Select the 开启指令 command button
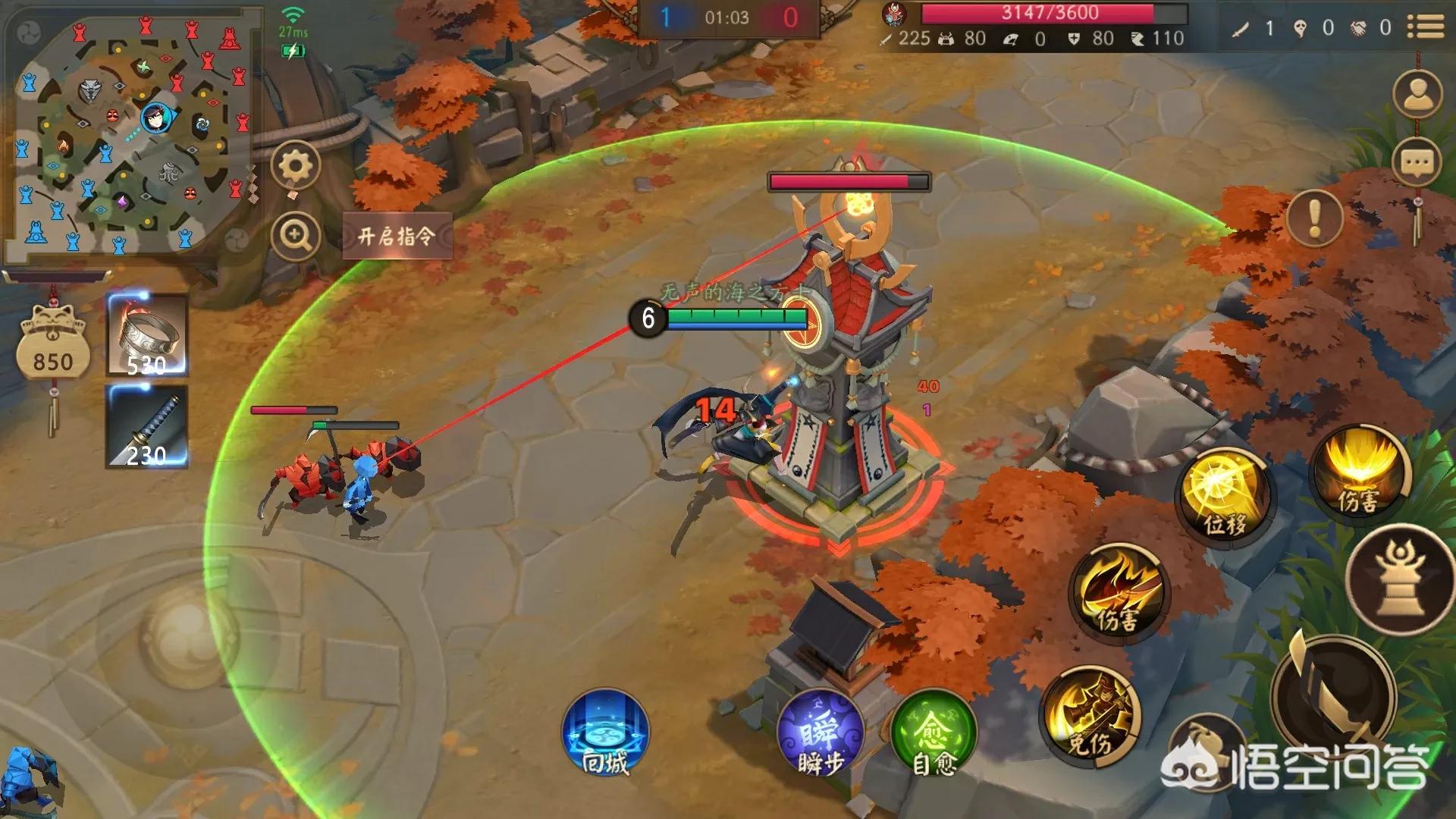The width and height of the screenshot is (1456, 819). pos(397,236)
